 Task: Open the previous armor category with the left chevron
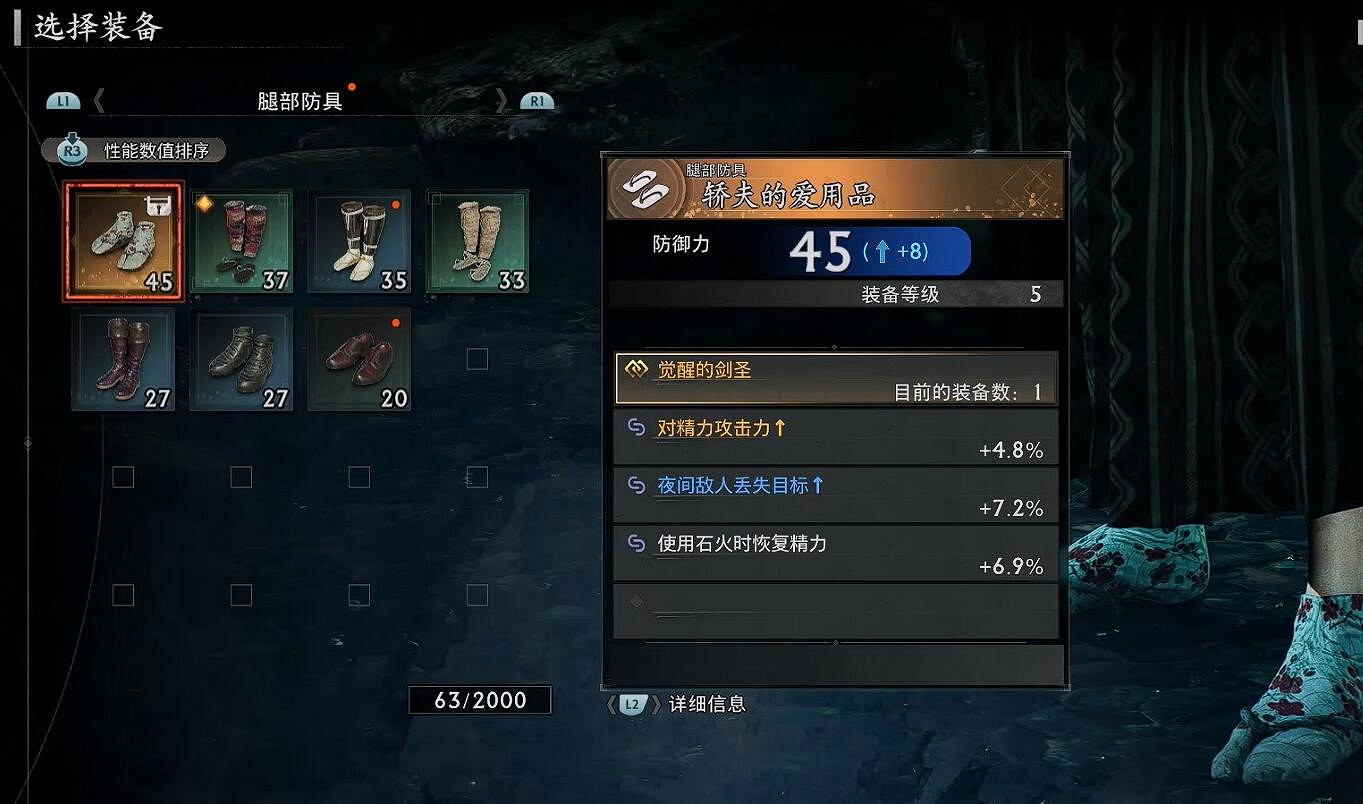click(x=97, y=100)
